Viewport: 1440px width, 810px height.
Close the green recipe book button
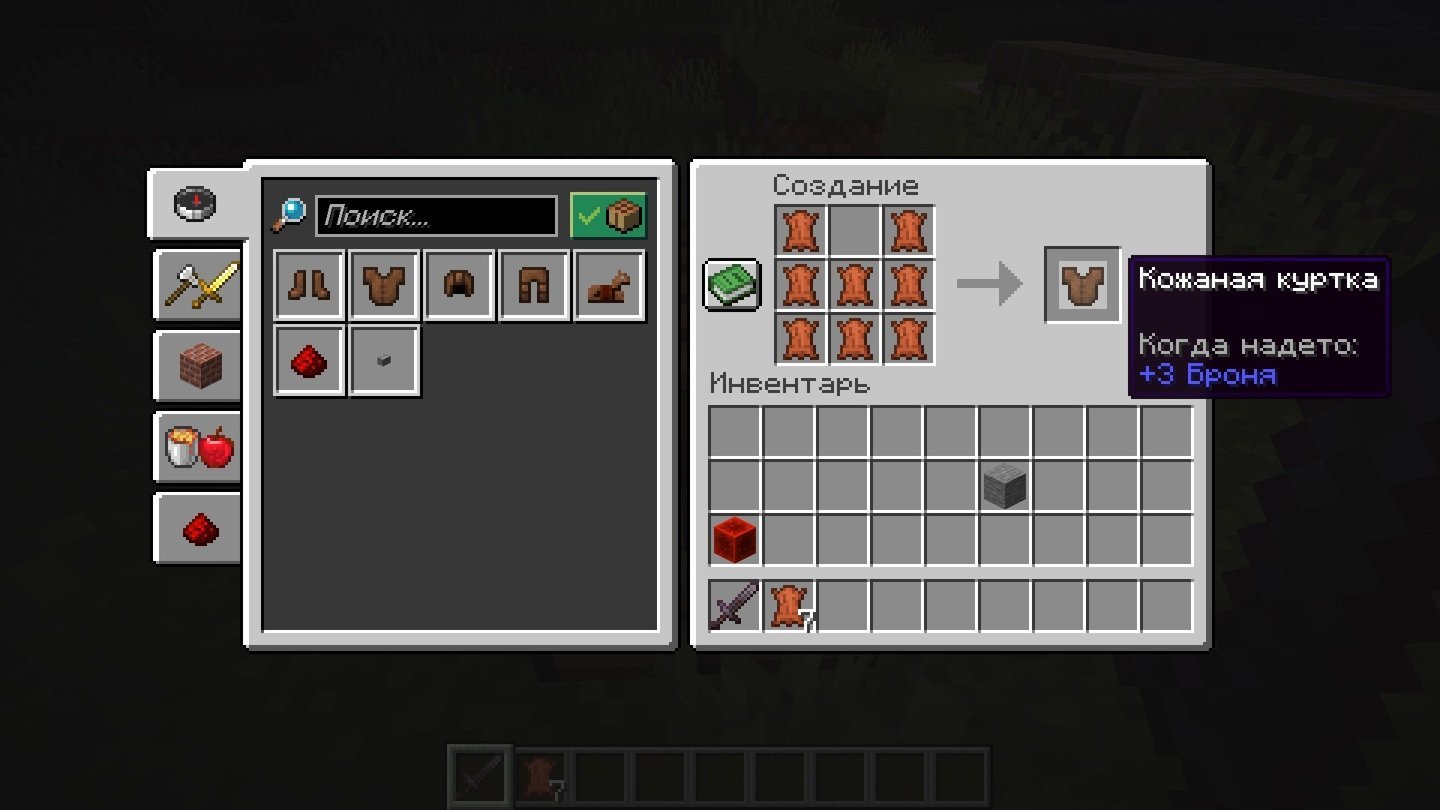pos(733,285)
